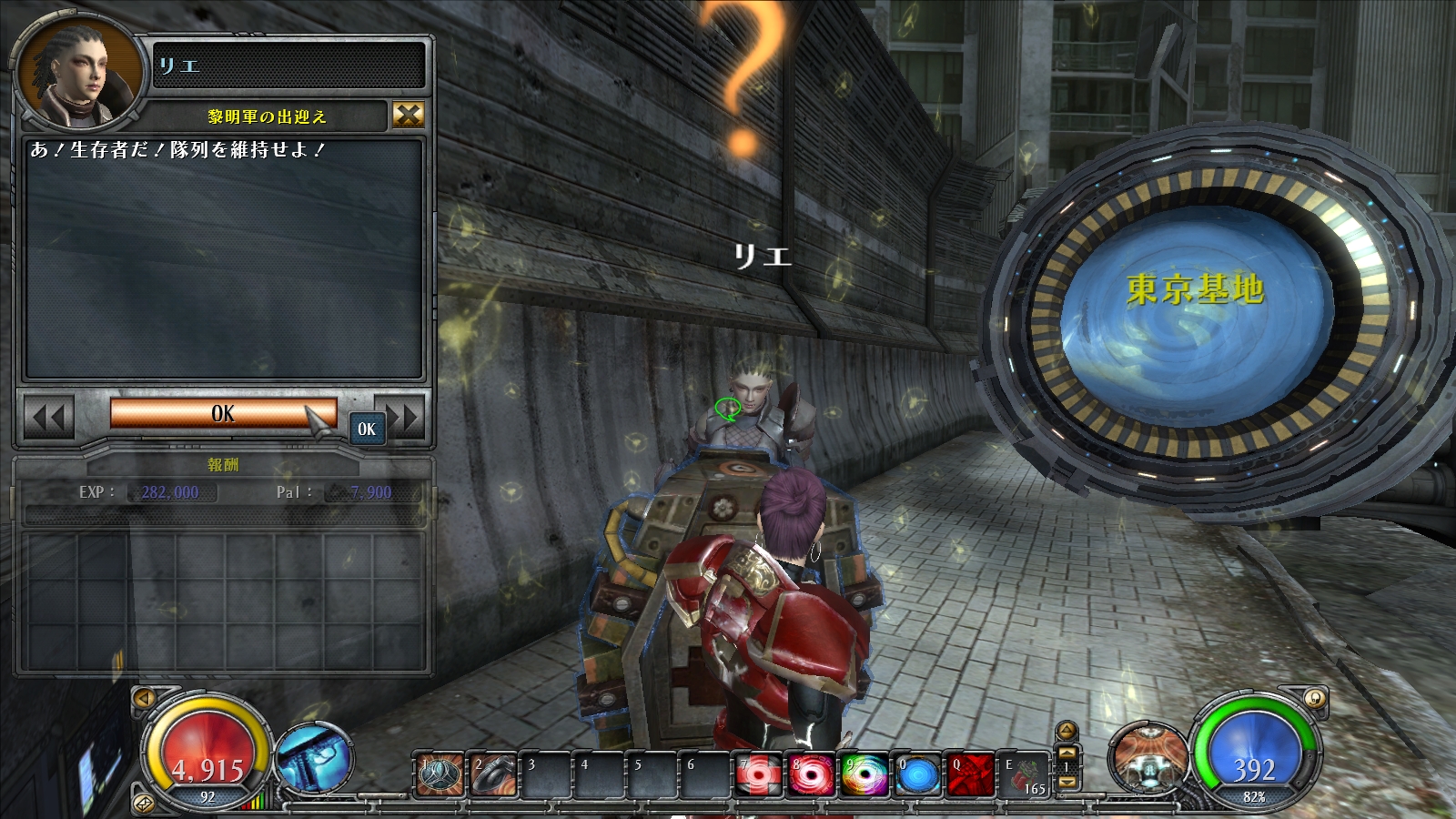Close the リエ dialogue window

(409, 115)
